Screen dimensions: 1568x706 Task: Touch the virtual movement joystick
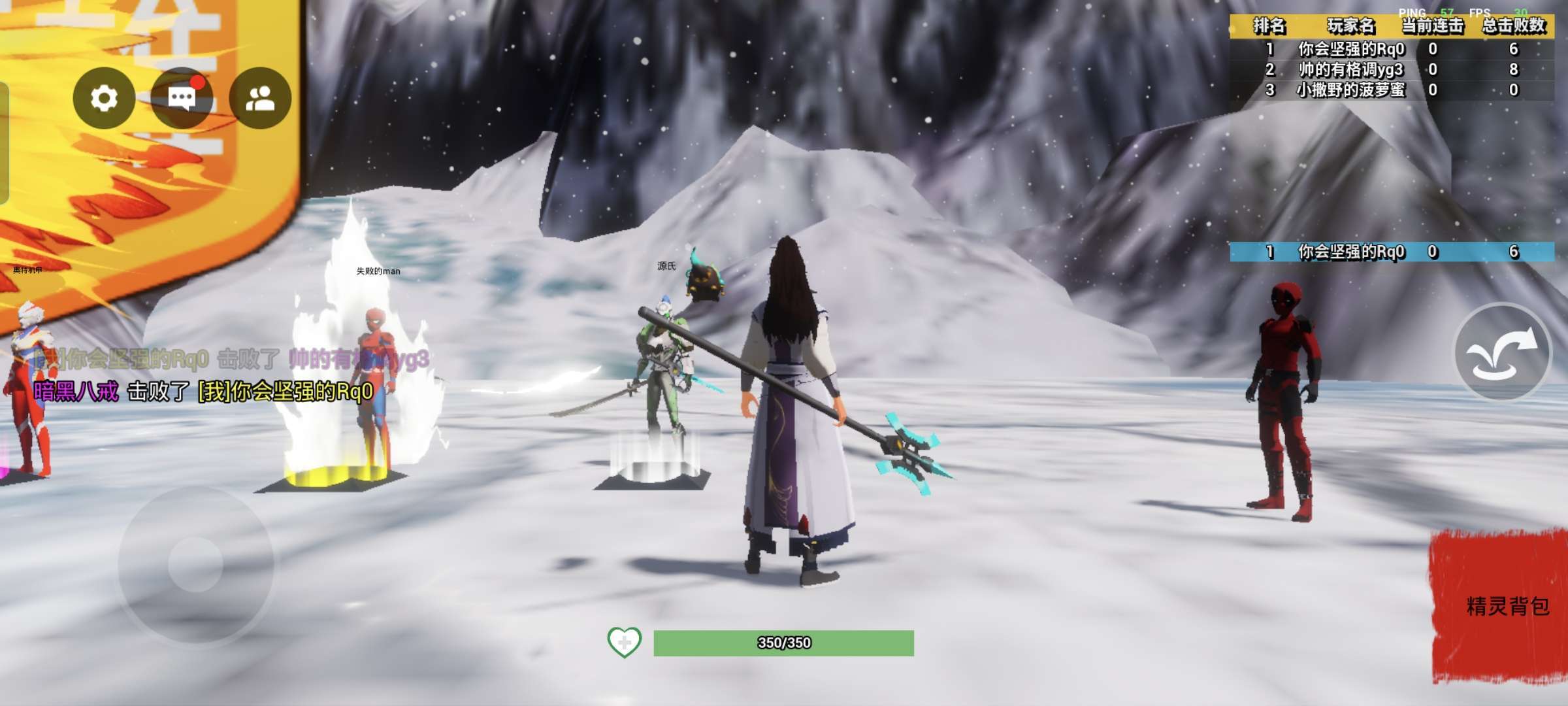click(x=195, y=563)
